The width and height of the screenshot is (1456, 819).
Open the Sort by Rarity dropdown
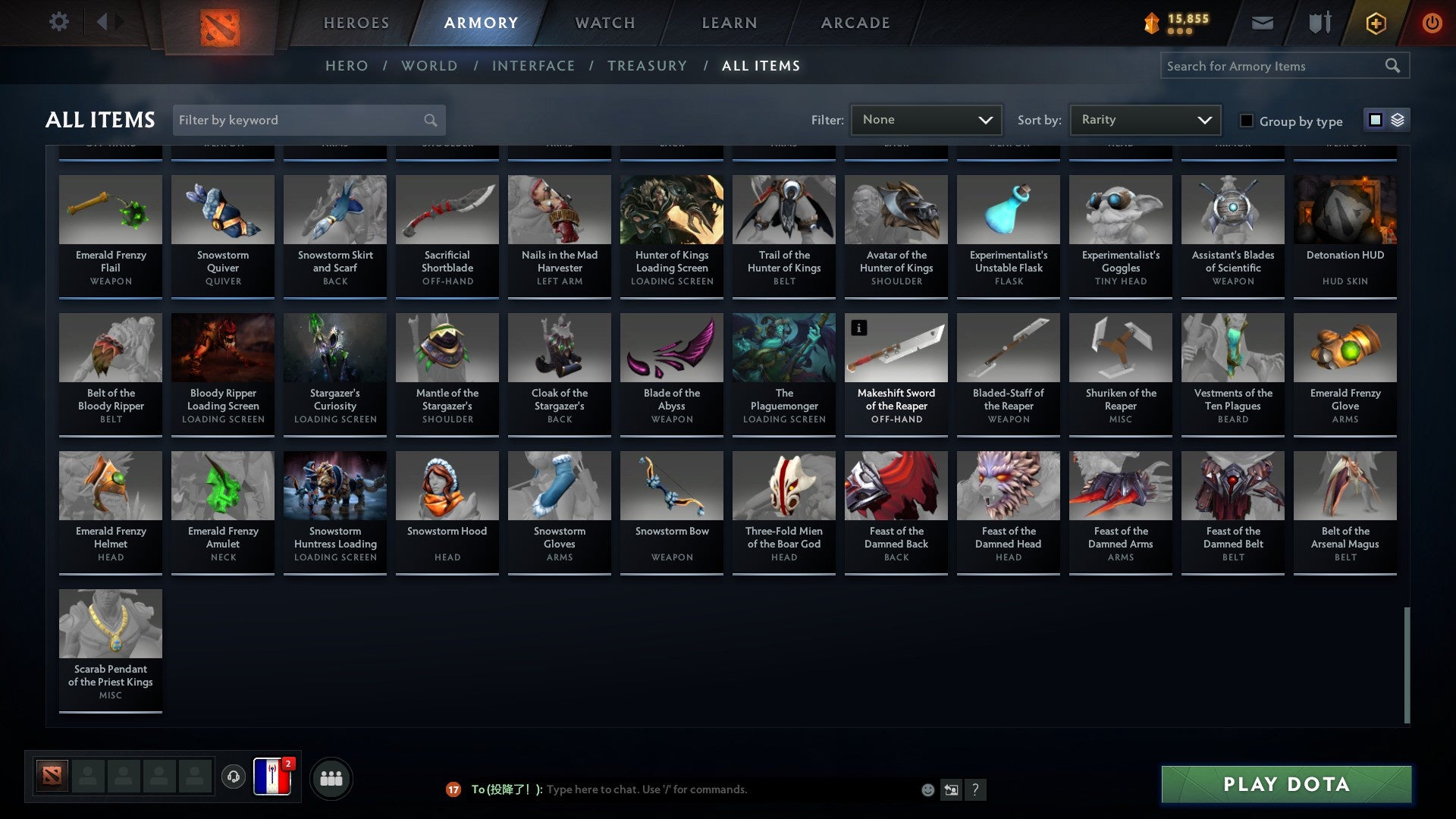pos(1144,119)
